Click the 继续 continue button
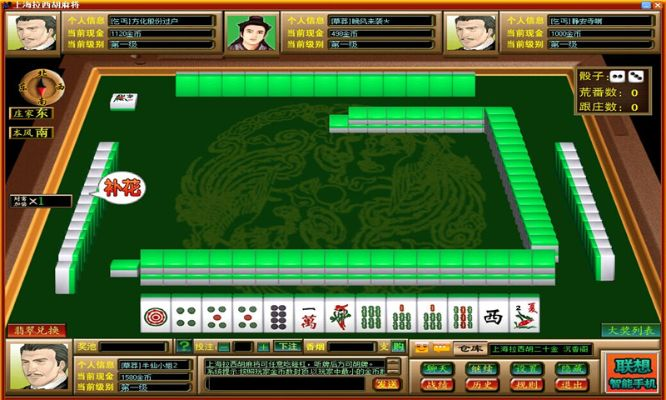 click(480, 367)
